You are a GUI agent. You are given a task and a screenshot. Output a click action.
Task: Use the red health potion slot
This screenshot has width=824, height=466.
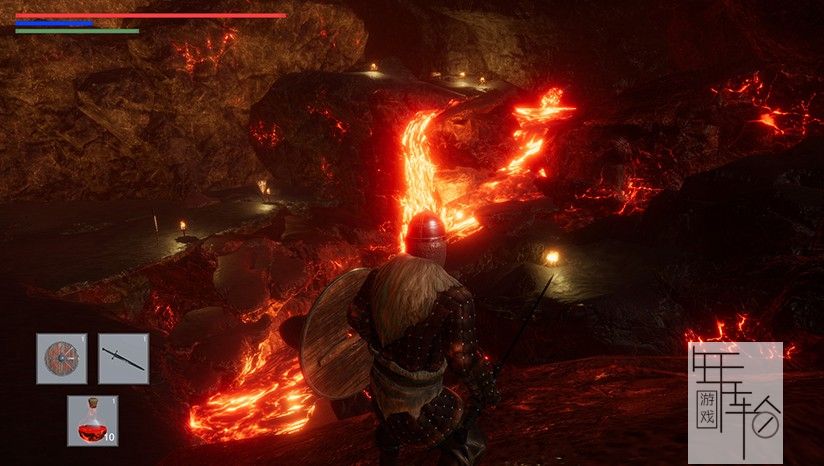(x=92, y=420)
